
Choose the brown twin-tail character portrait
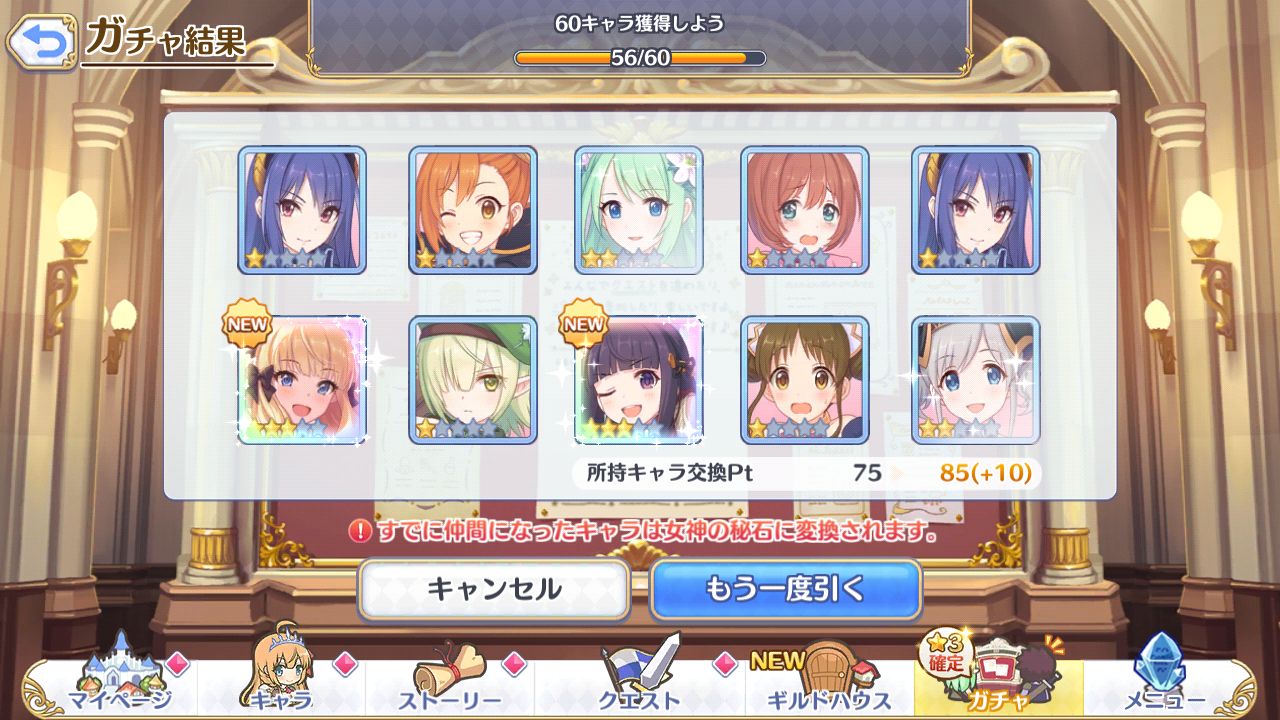(805, 380)
